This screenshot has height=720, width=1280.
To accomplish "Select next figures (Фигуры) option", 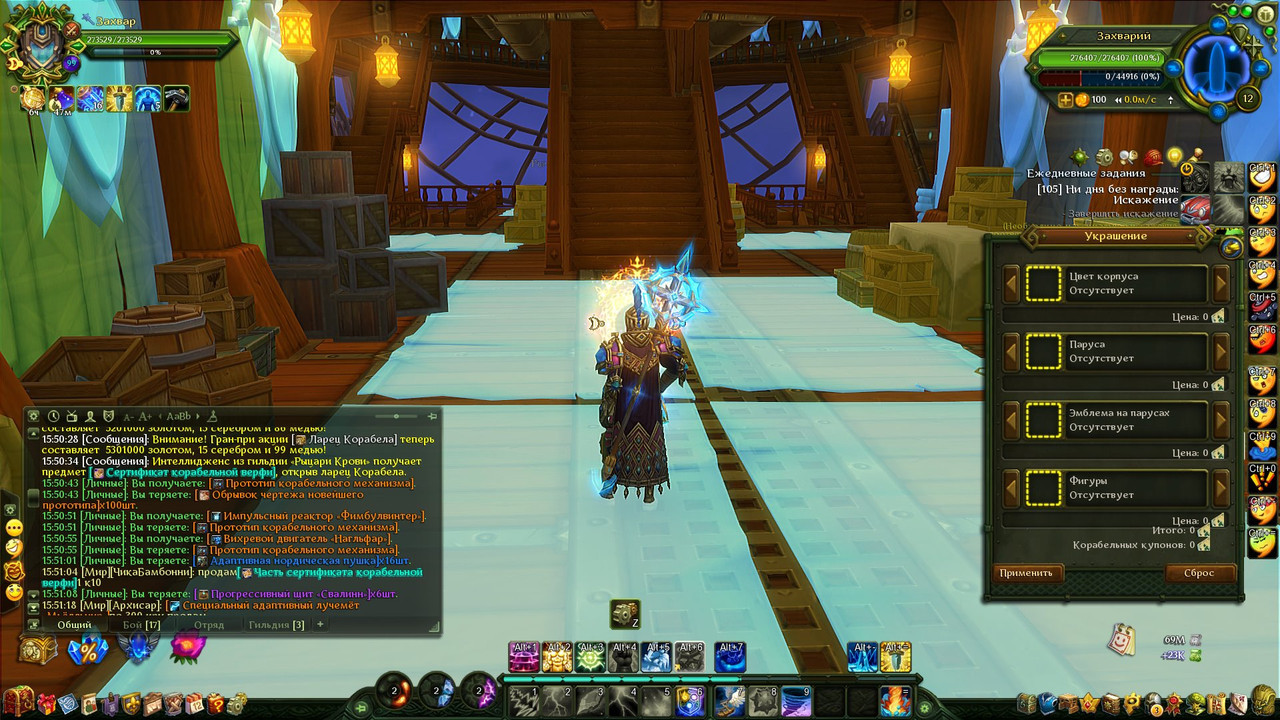I will click(1221, 488).
